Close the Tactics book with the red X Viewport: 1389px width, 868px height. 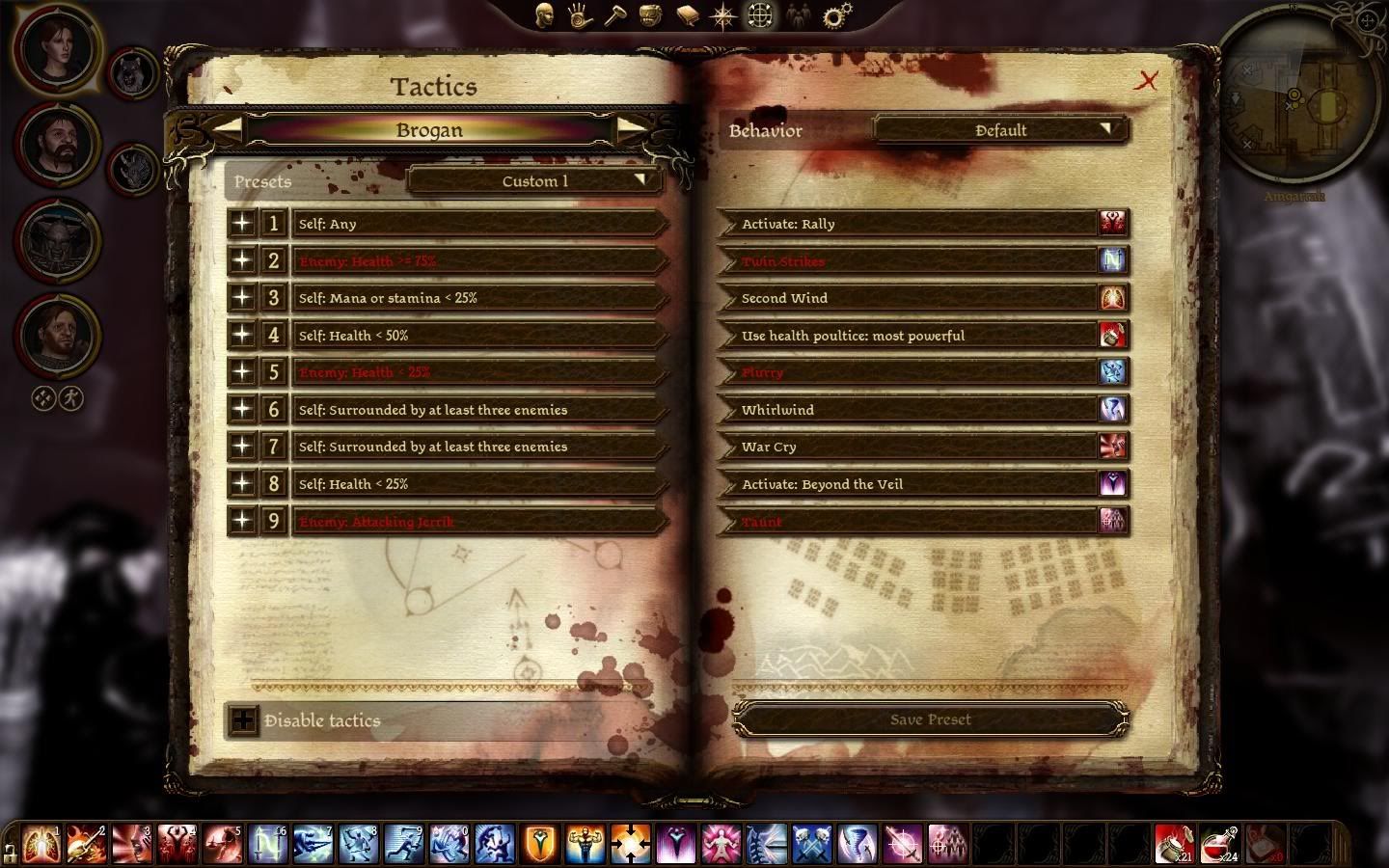tap(1146, 81)
